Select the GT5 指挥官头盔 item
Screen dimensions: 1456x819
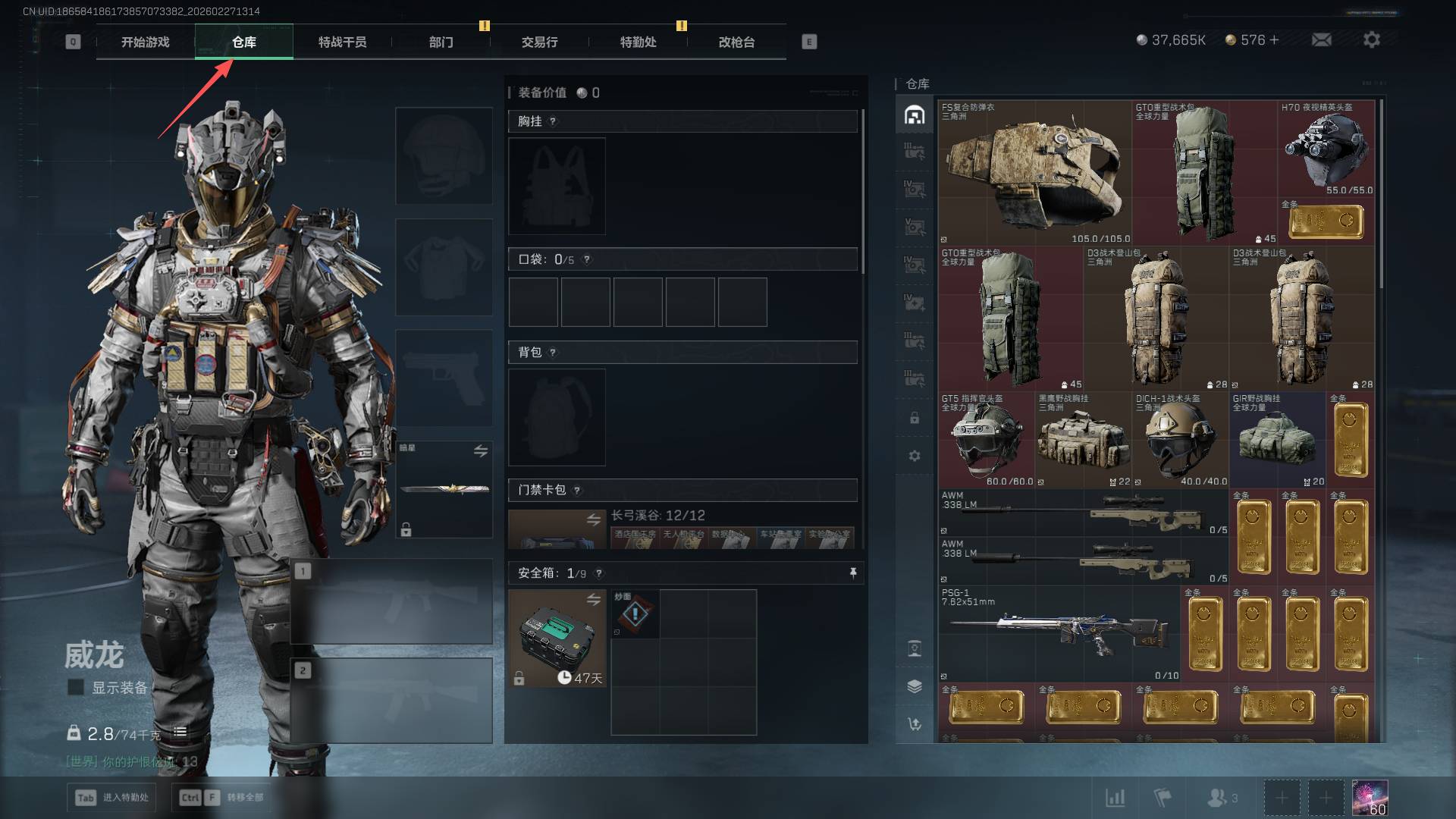pos(986,440)
